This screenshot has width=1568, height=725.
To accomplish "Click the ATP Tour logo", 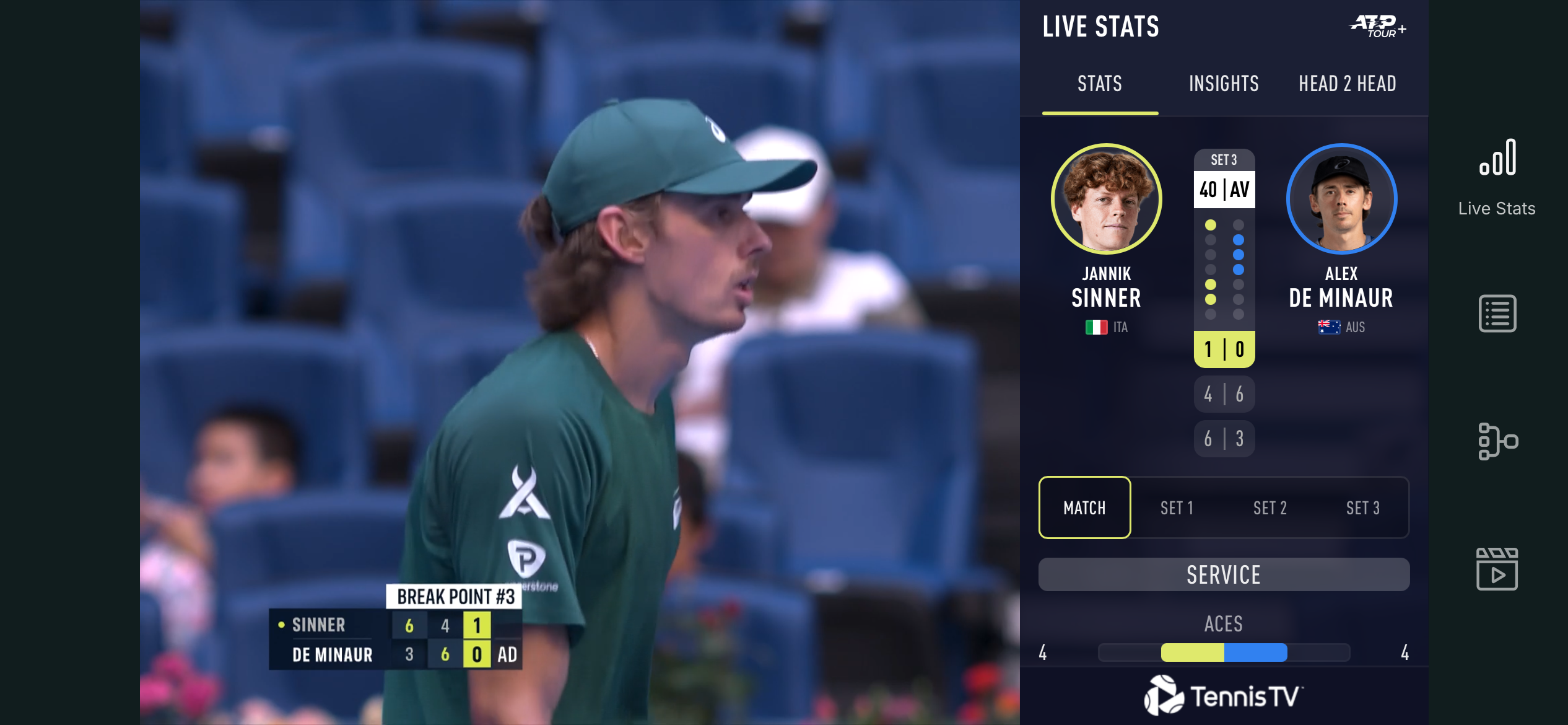I will pyautogui.click(x=1378, y=27).
